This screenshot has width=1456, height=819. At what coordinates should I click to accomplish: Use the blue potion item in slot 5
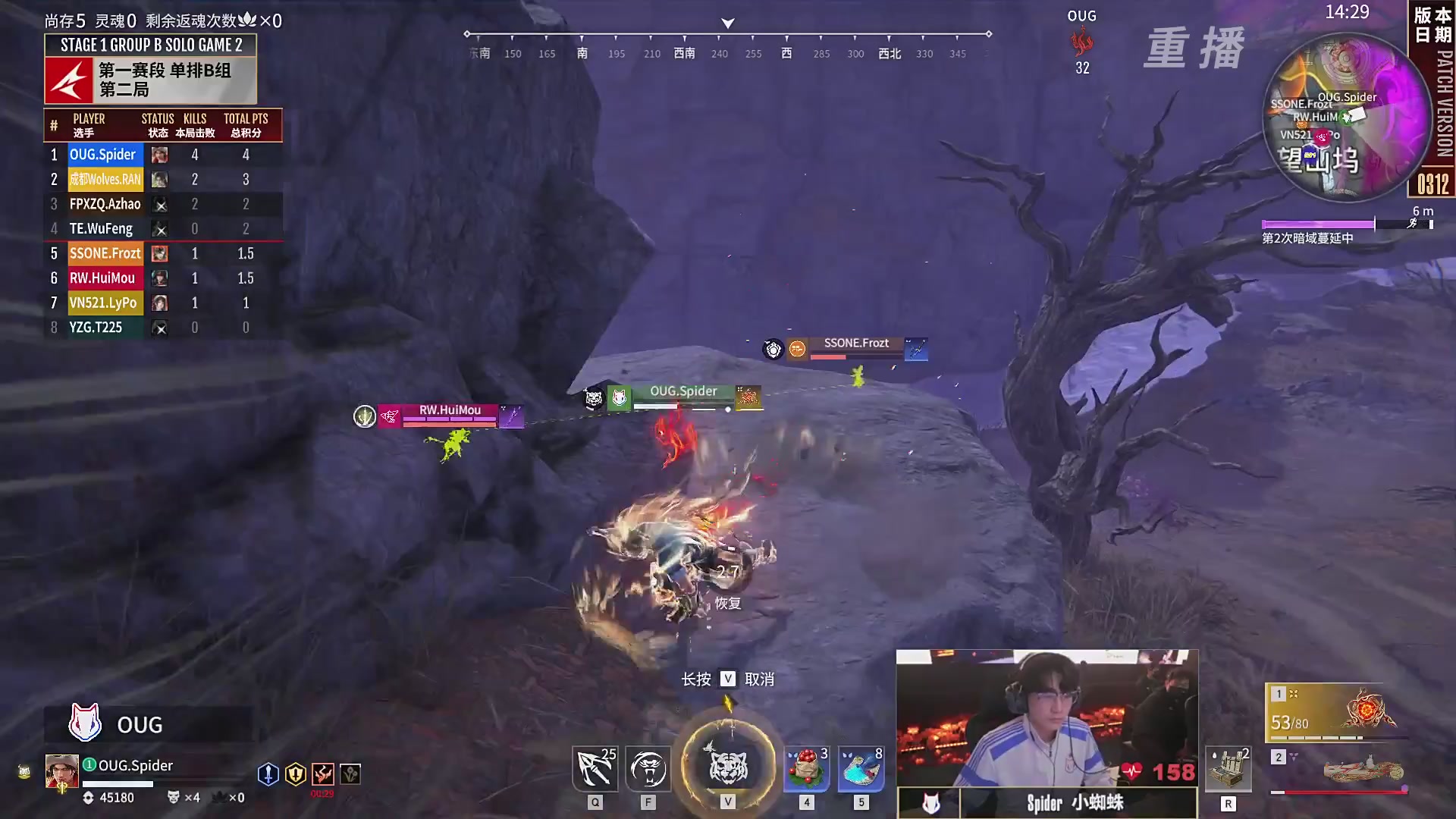point(859,768)
